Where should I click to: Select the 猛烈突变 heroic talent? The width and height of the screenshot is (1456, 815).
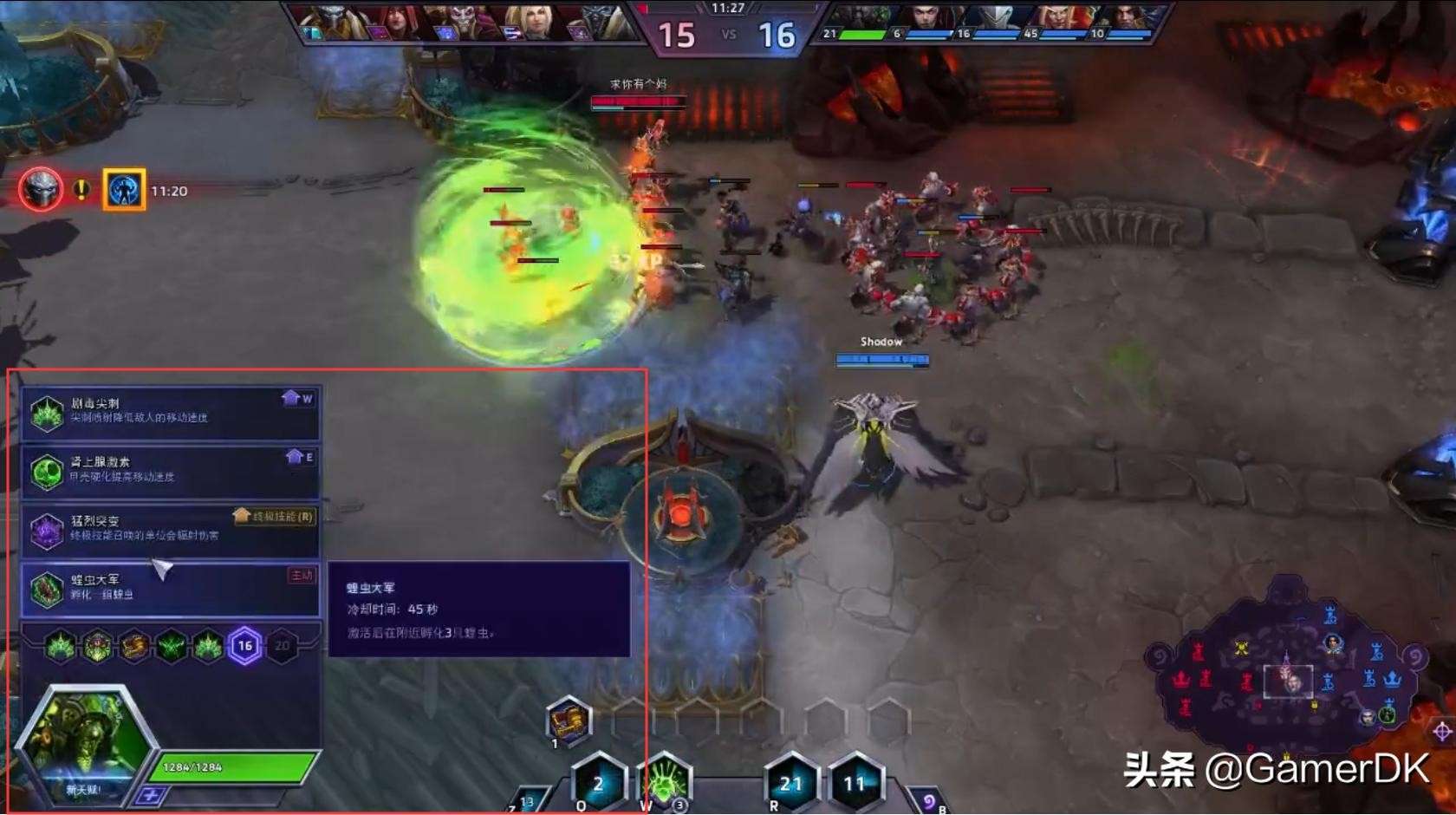pyautogui.click(x=171, y=529)
